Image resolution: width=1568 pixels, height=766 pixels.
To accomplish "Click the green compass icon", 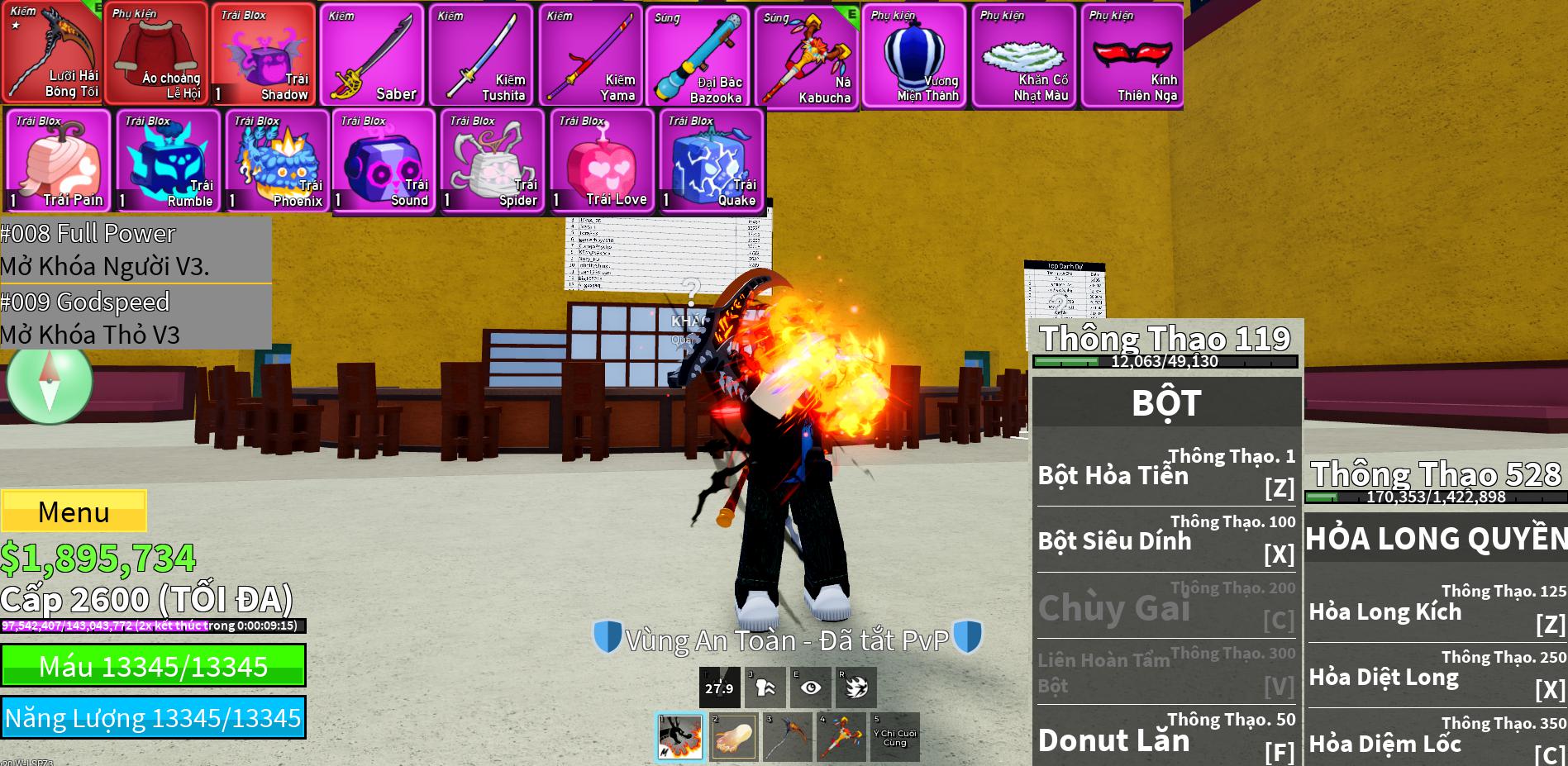I will pyautogui.click(x=50, y=383).
